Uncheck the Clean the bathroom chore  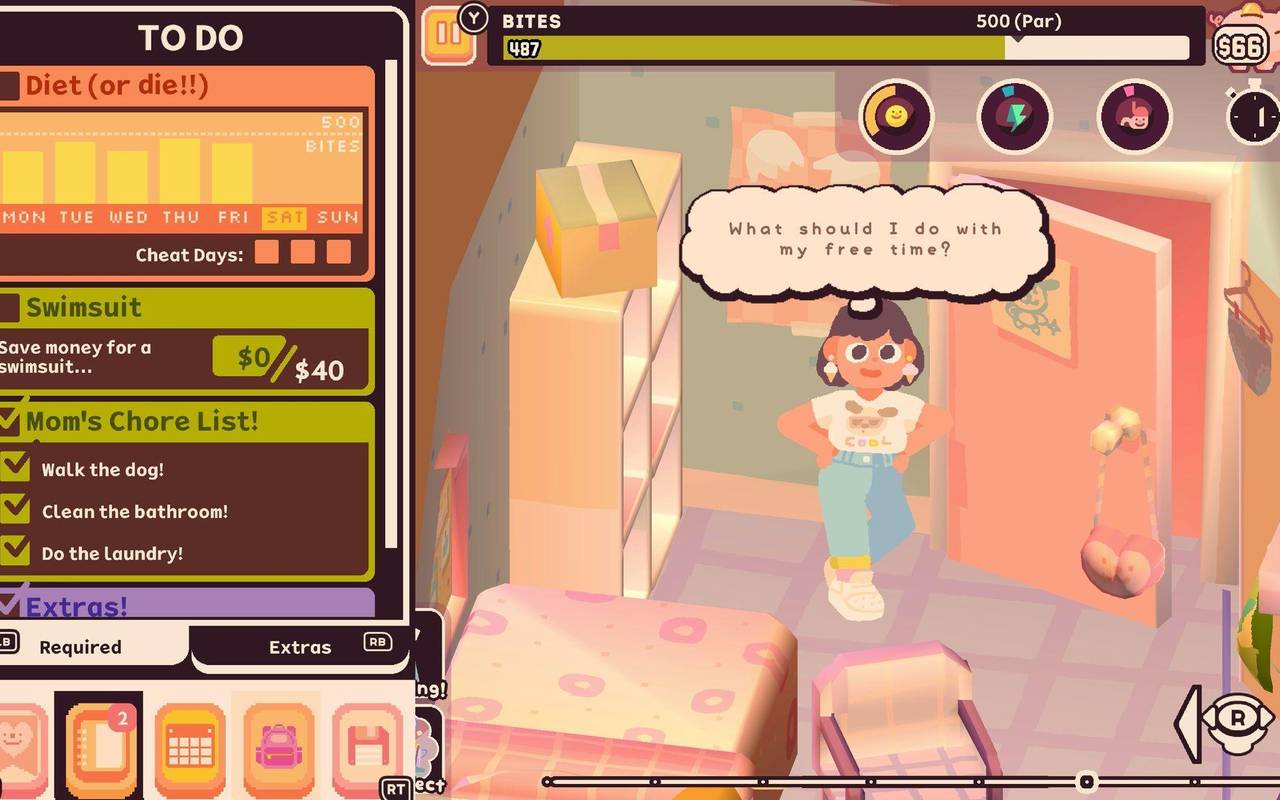tap(17, 511)
